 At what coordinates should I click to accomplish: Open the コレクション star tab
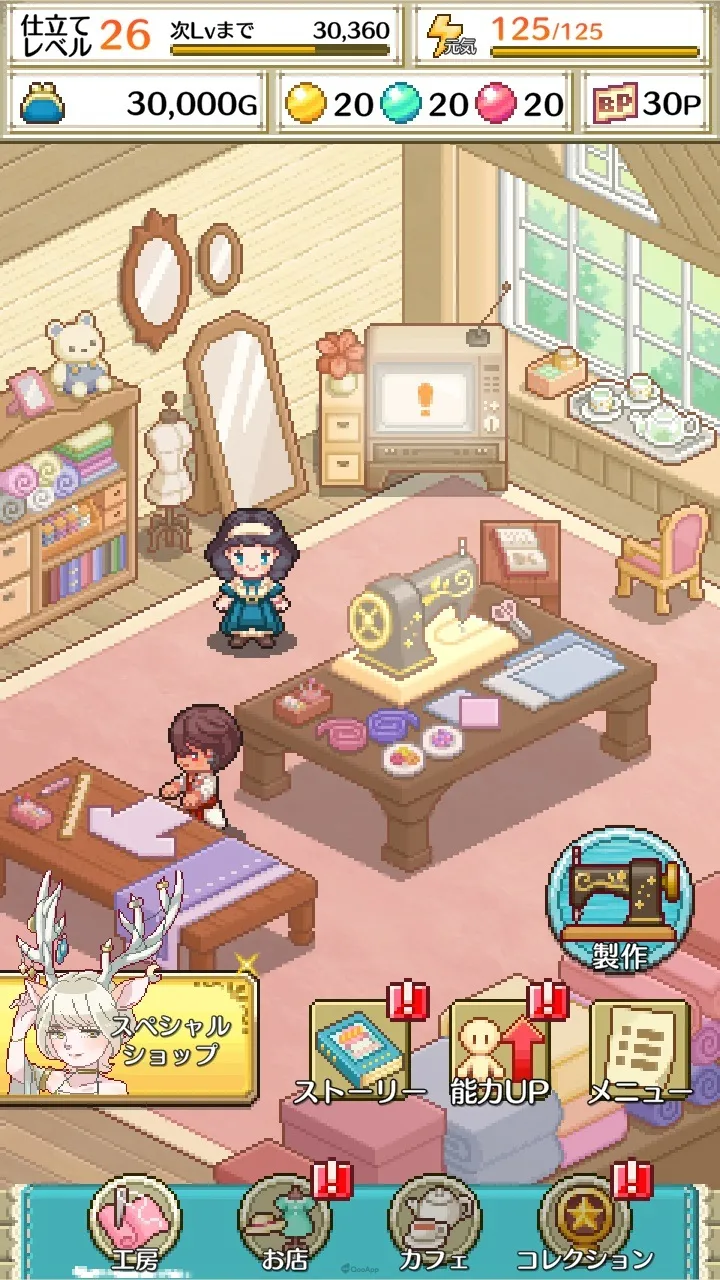click(x=584, y=1224)
